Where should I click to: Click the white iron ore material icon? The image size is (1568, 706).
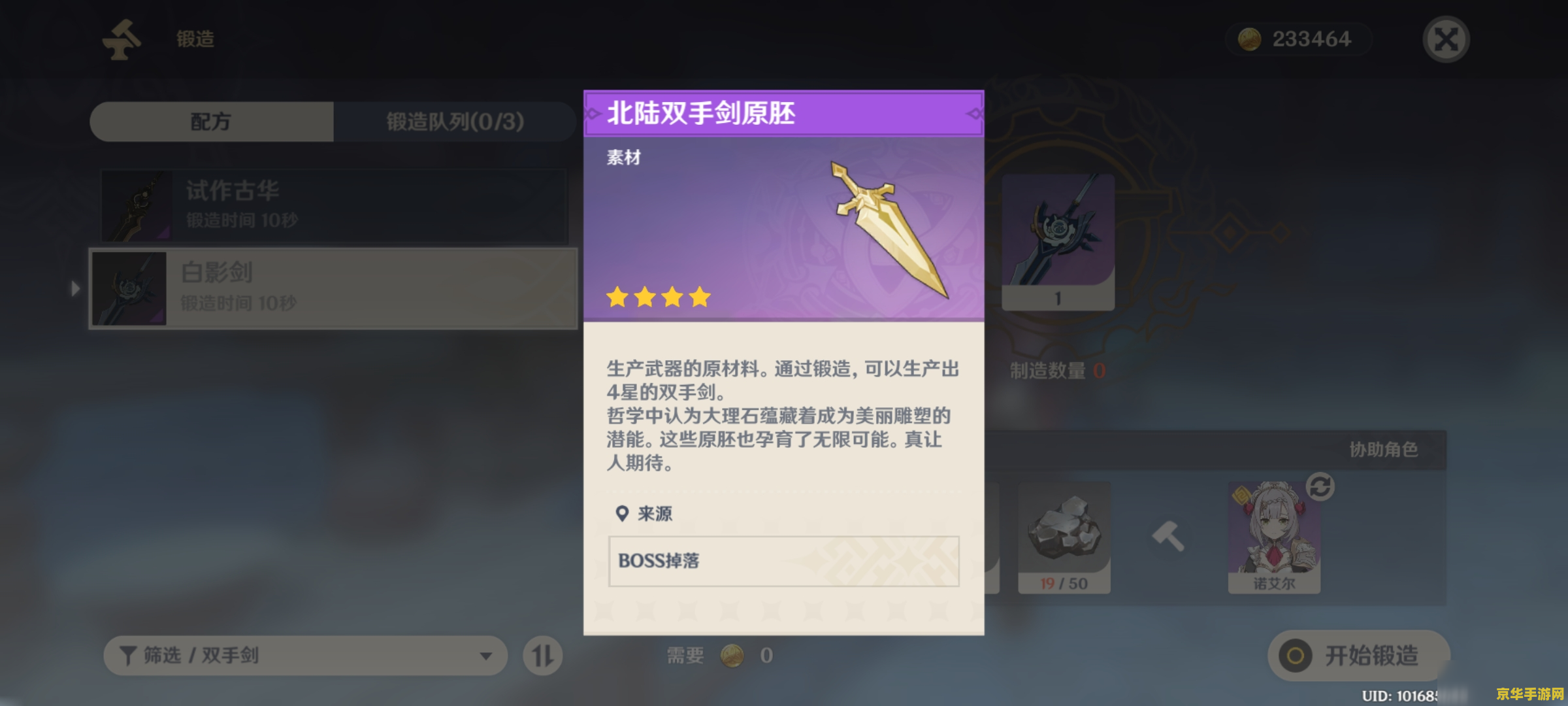coord(1064,531)
